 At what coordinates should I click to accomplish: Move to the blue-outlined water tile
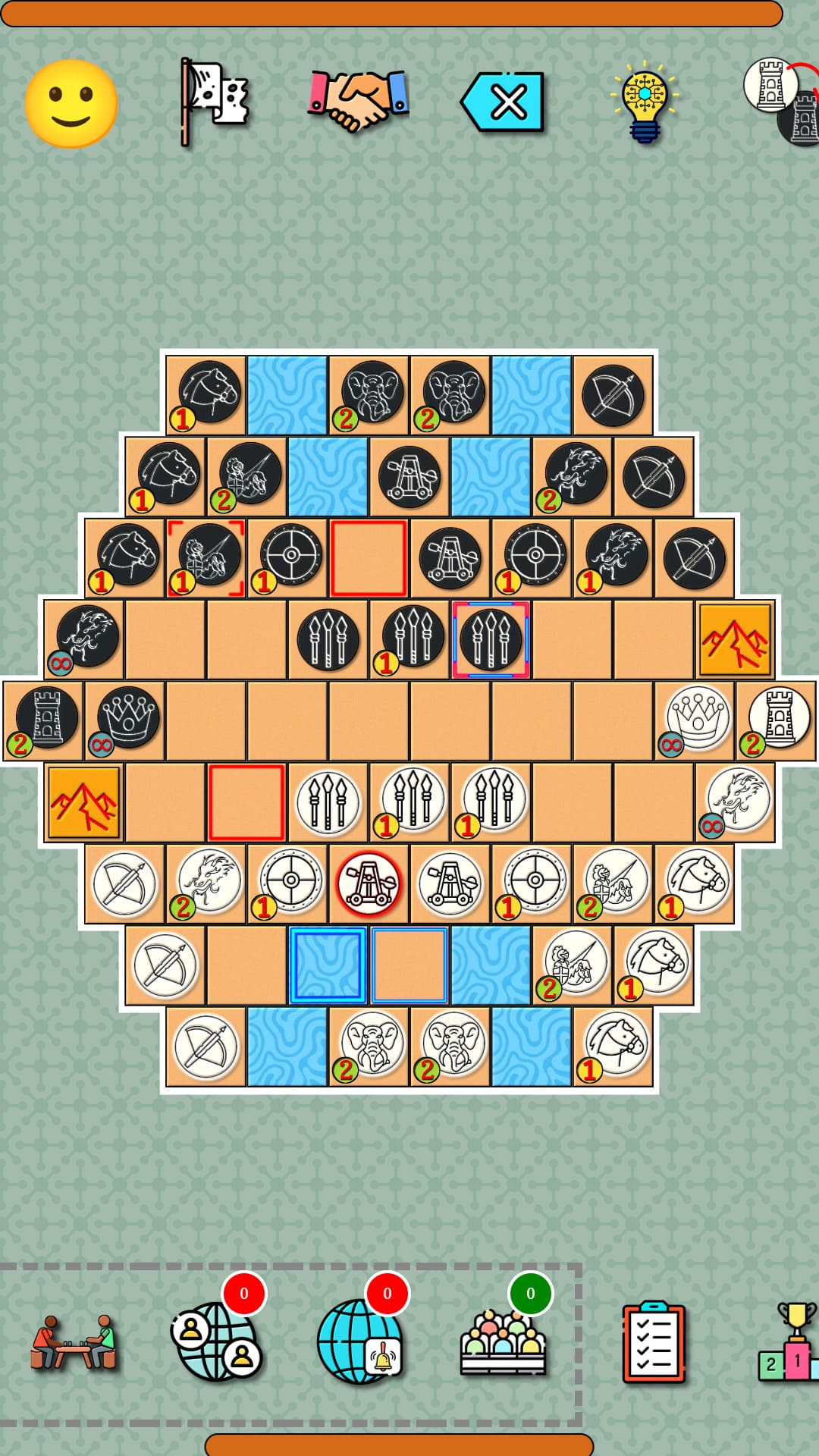328,965
